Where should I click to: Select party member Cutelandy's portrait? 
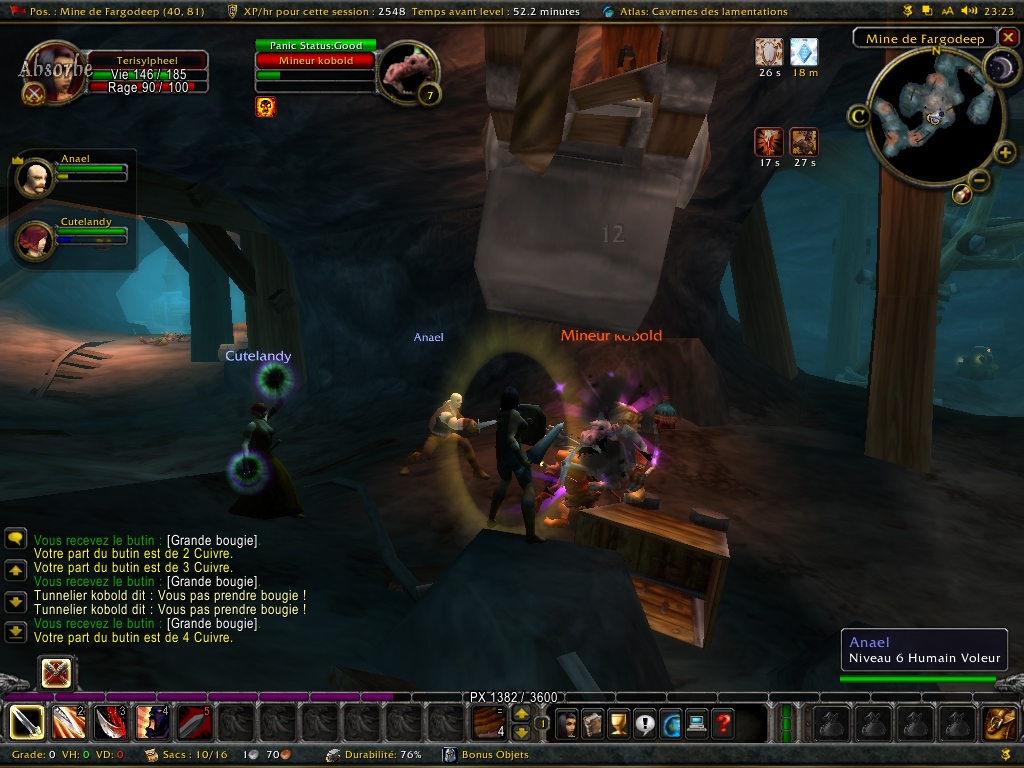36,240
